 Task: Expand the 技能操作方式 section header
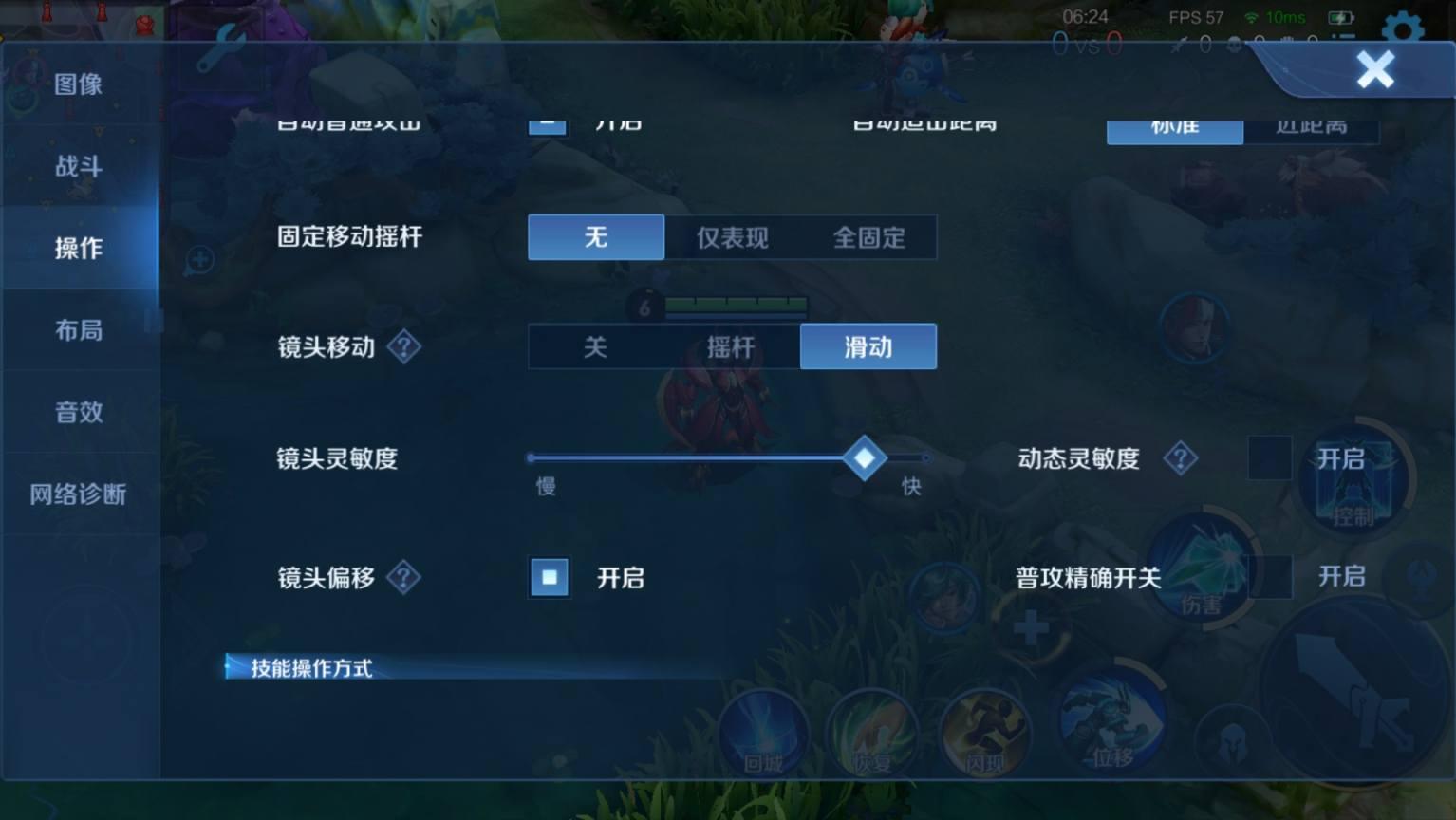coord(310,668)
